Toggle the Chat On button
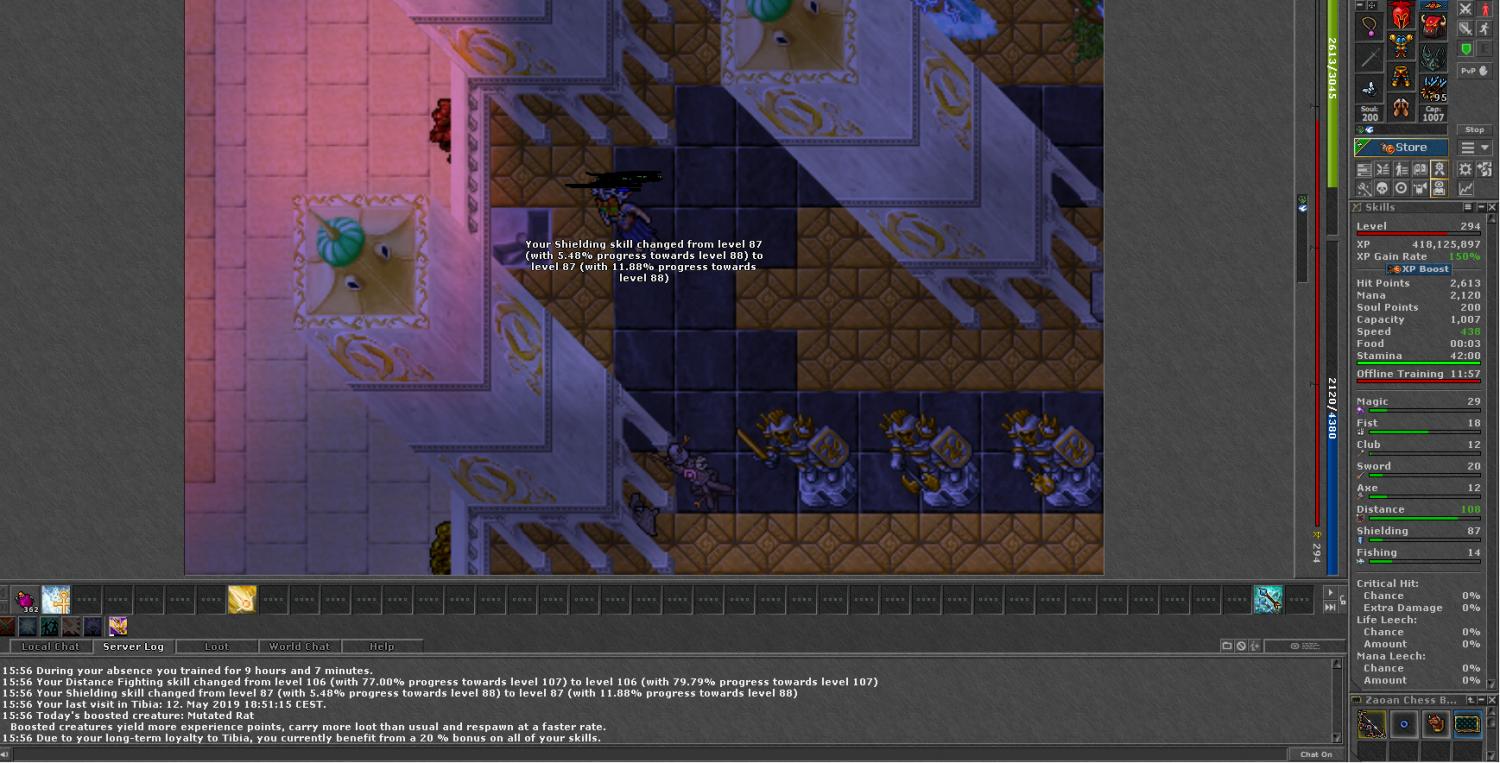Image resolution: width=1500 pixels, height=763 pixels. pos(1316,755)
